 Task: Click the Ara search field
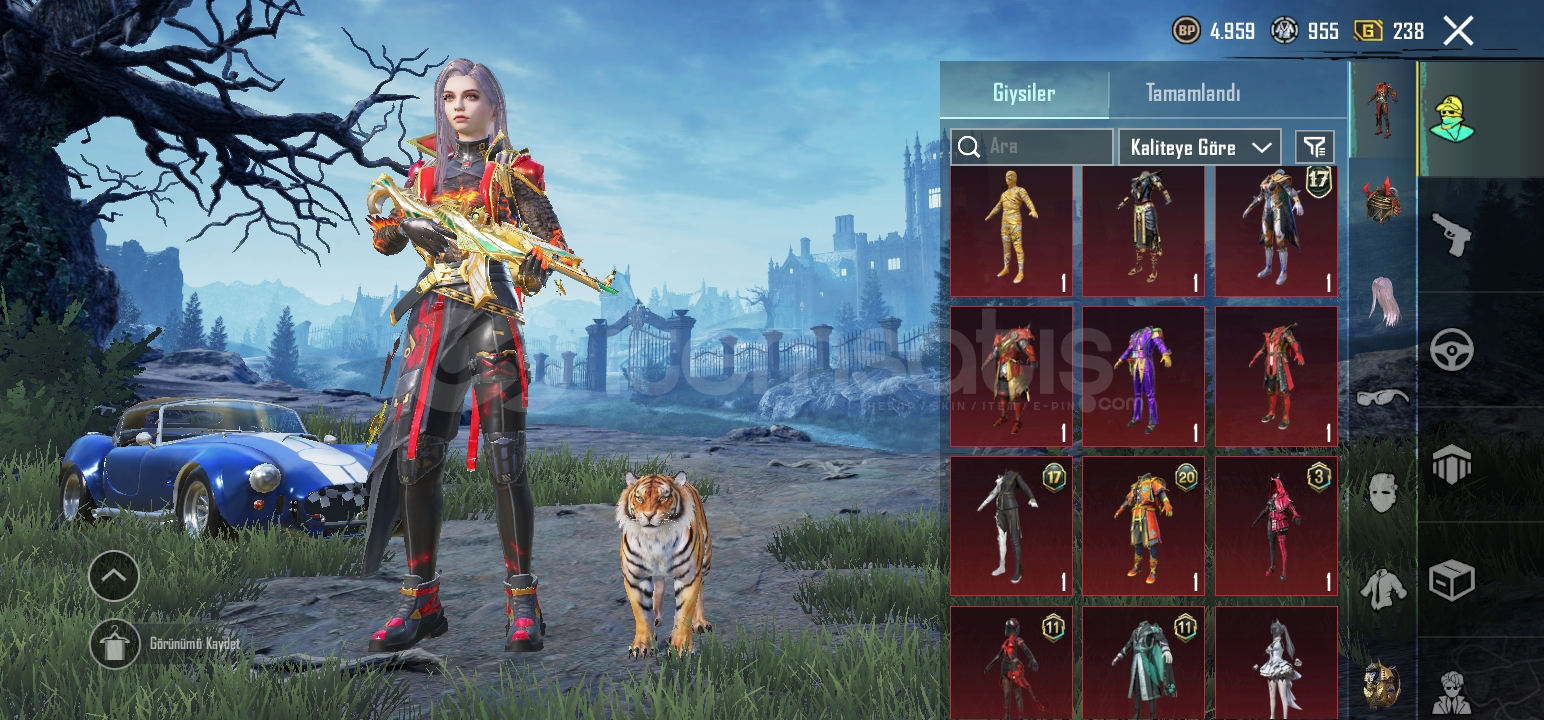pyautogui.click(x=1045, y=147)
